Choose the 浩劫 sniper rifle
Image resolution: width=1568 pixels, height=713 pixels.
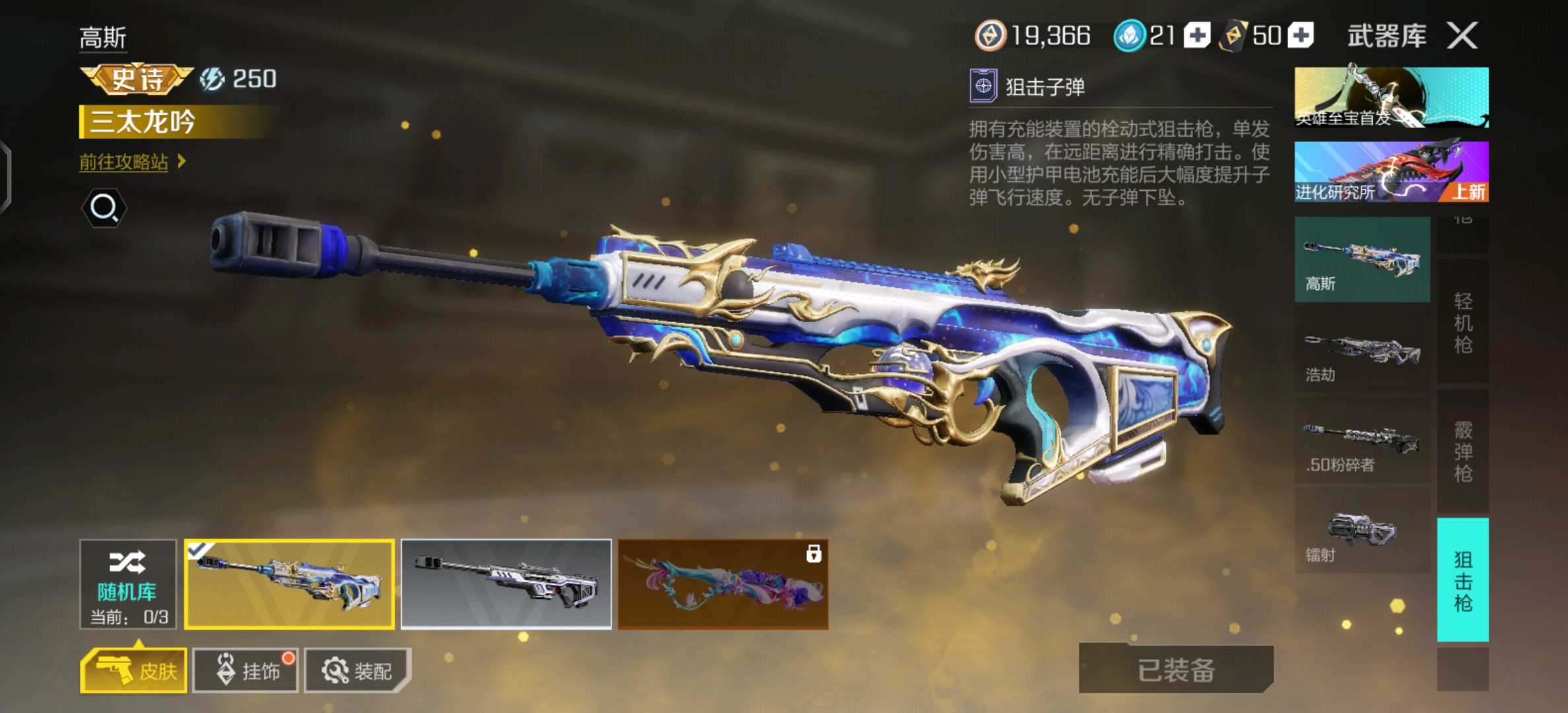click(x=1362, y=351)
